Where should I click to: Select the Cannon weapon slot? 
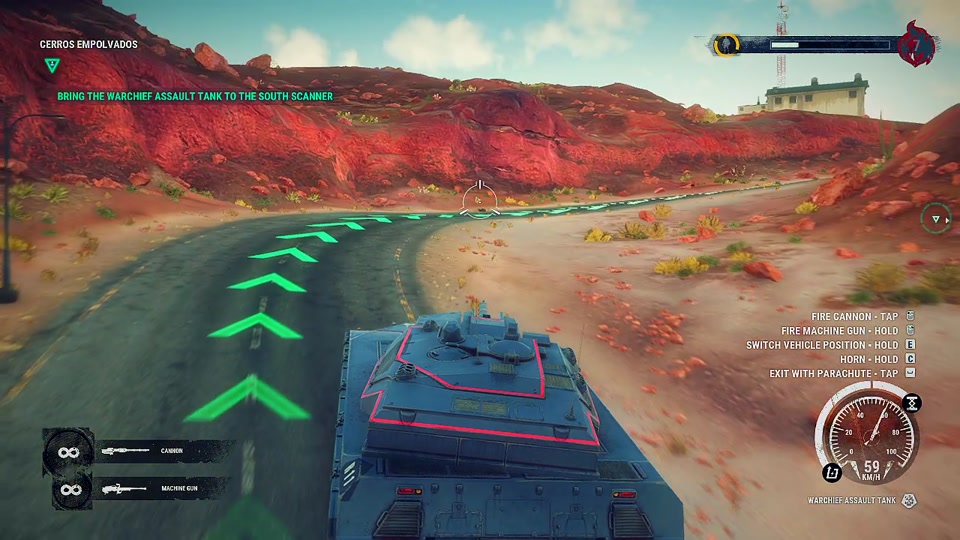[140, 451]
